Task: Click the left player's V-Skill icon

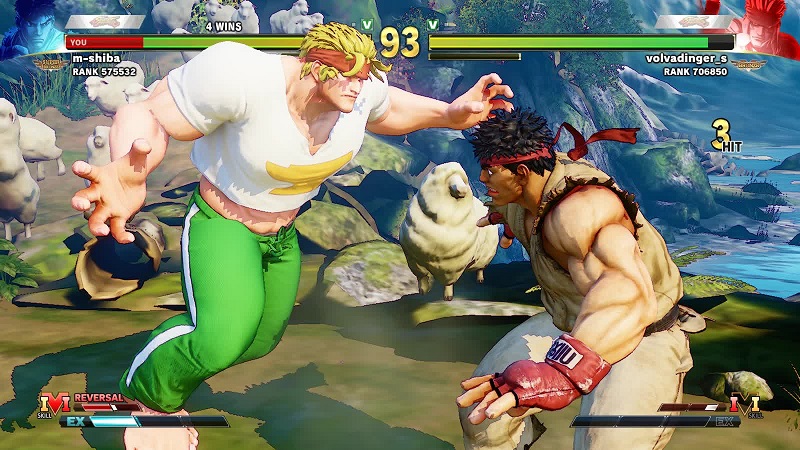Action: tap(56, 404)
